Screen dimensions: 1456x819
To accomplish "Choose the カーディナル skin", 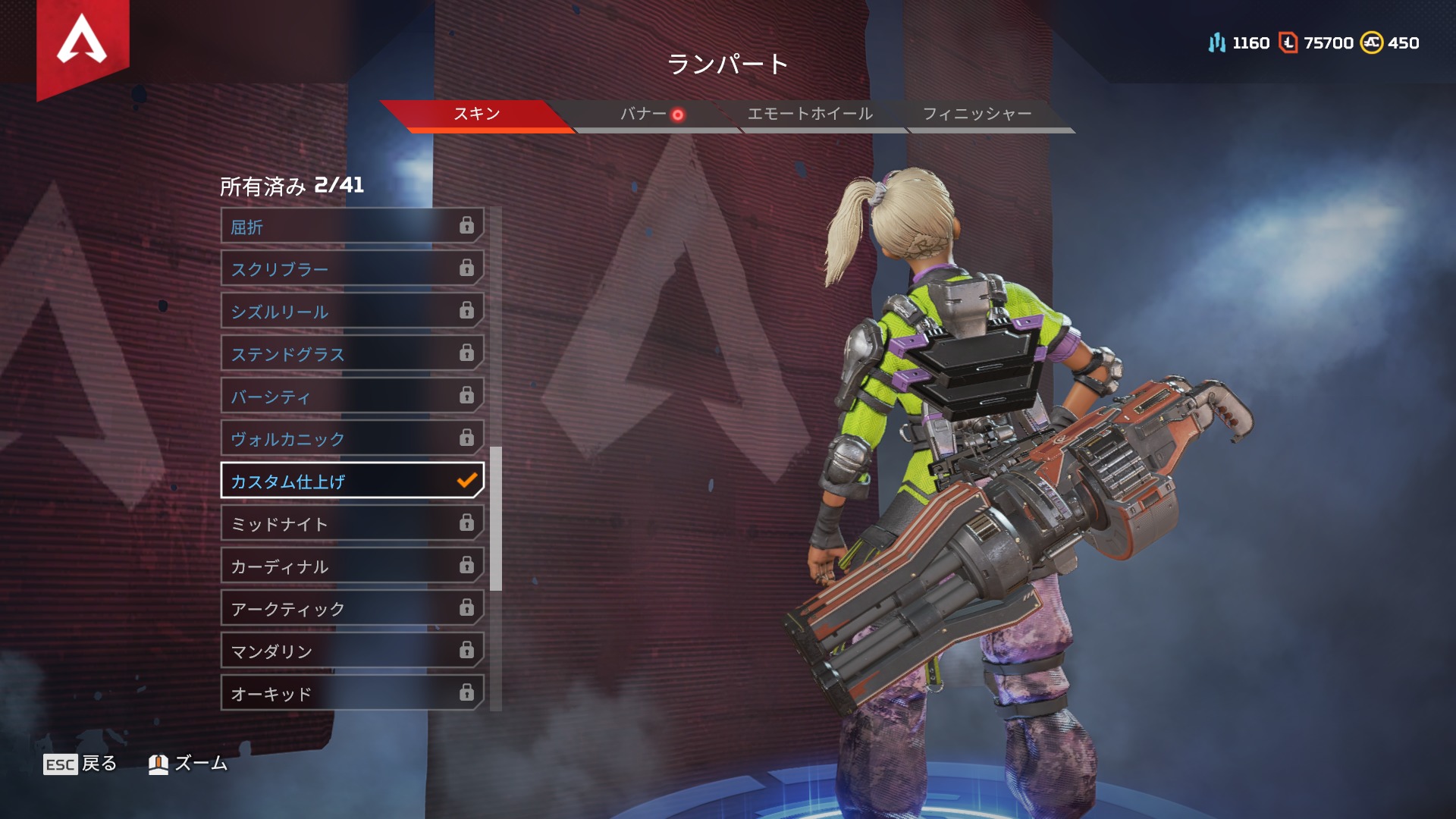I will 352,566.
